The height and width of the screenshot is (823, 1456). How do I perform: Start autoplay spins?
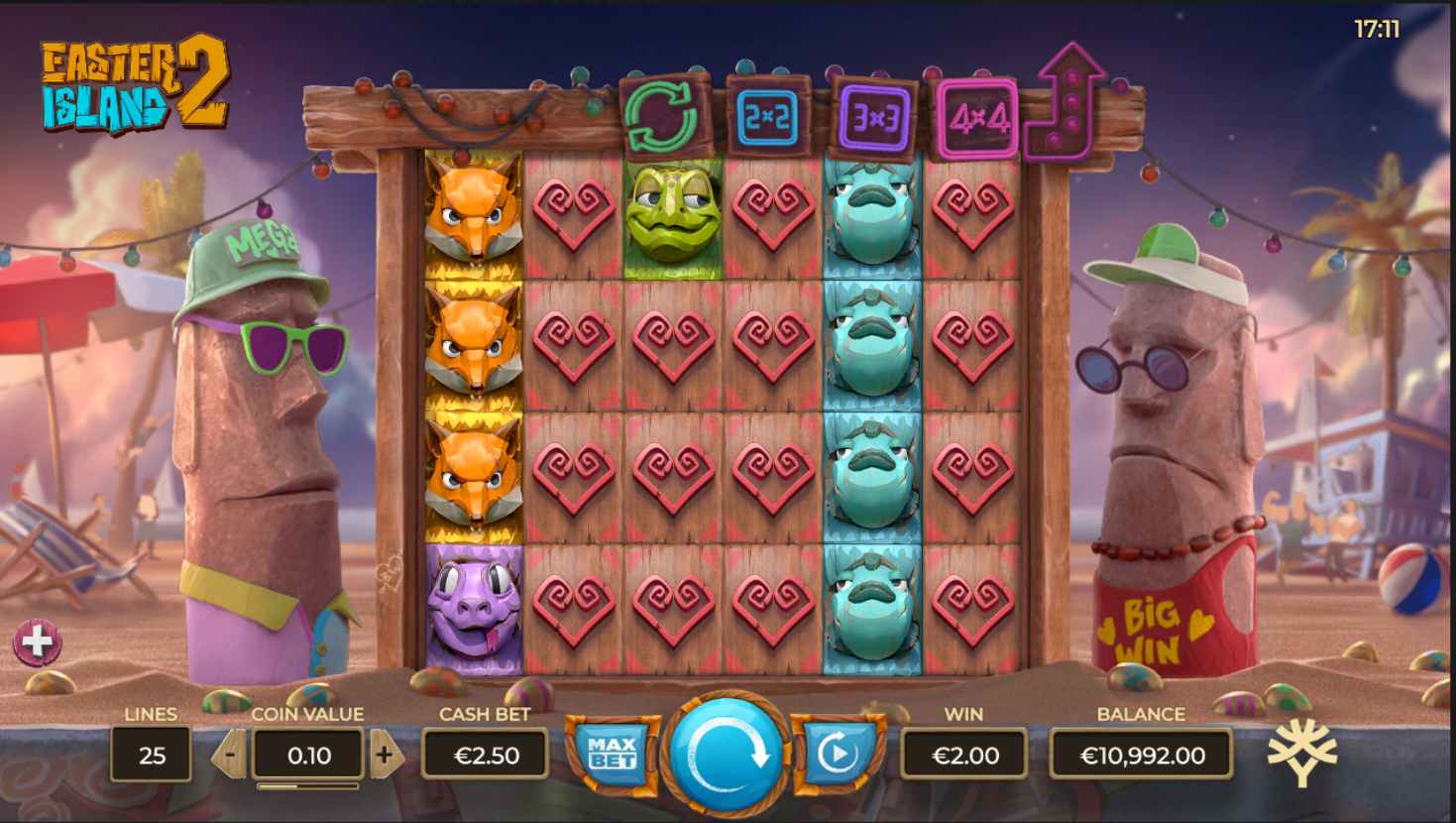[x=839, y=755]
